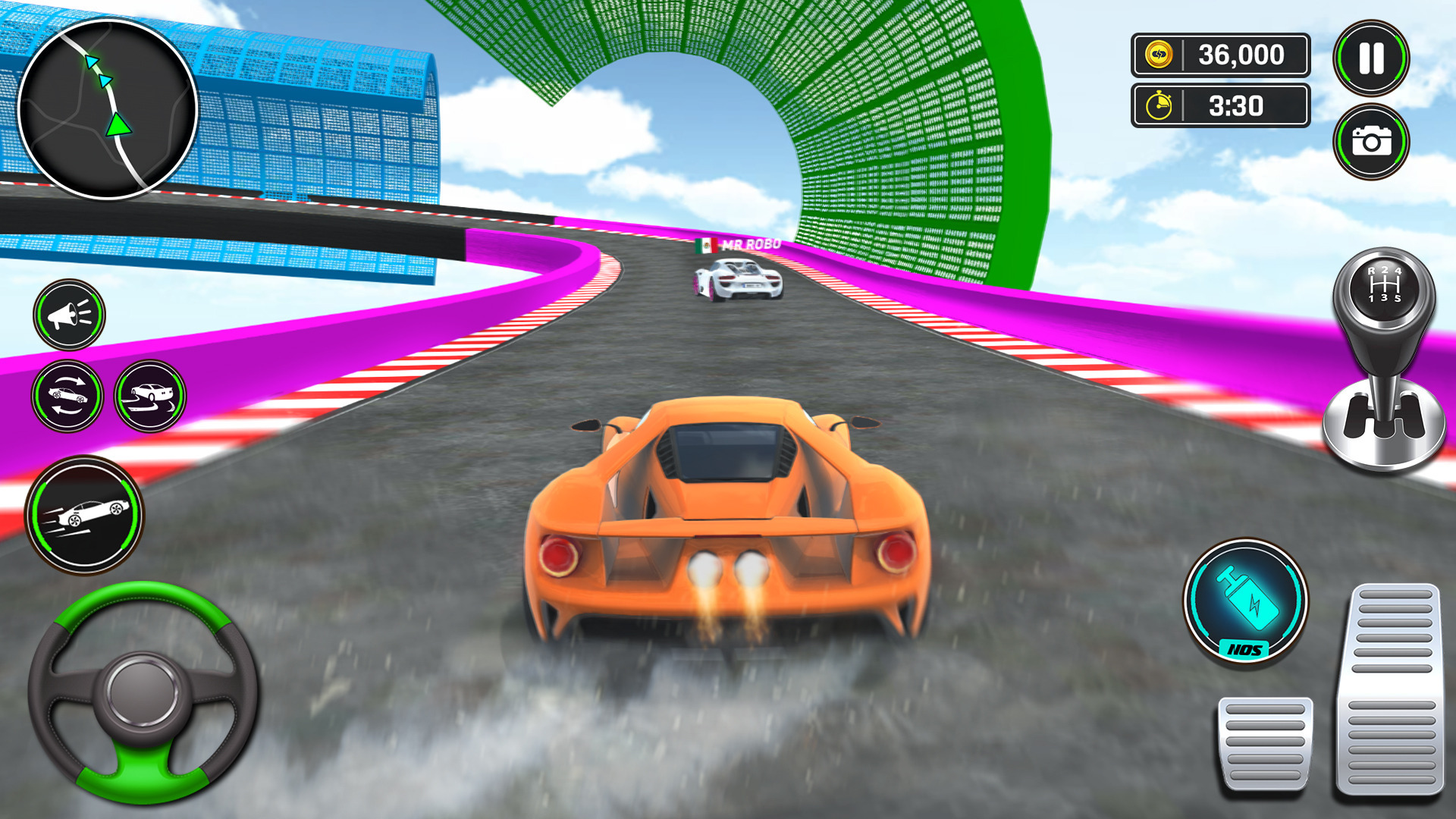Select the R gear on shifter panel
1456x819 pixels.
(1372, 271)
